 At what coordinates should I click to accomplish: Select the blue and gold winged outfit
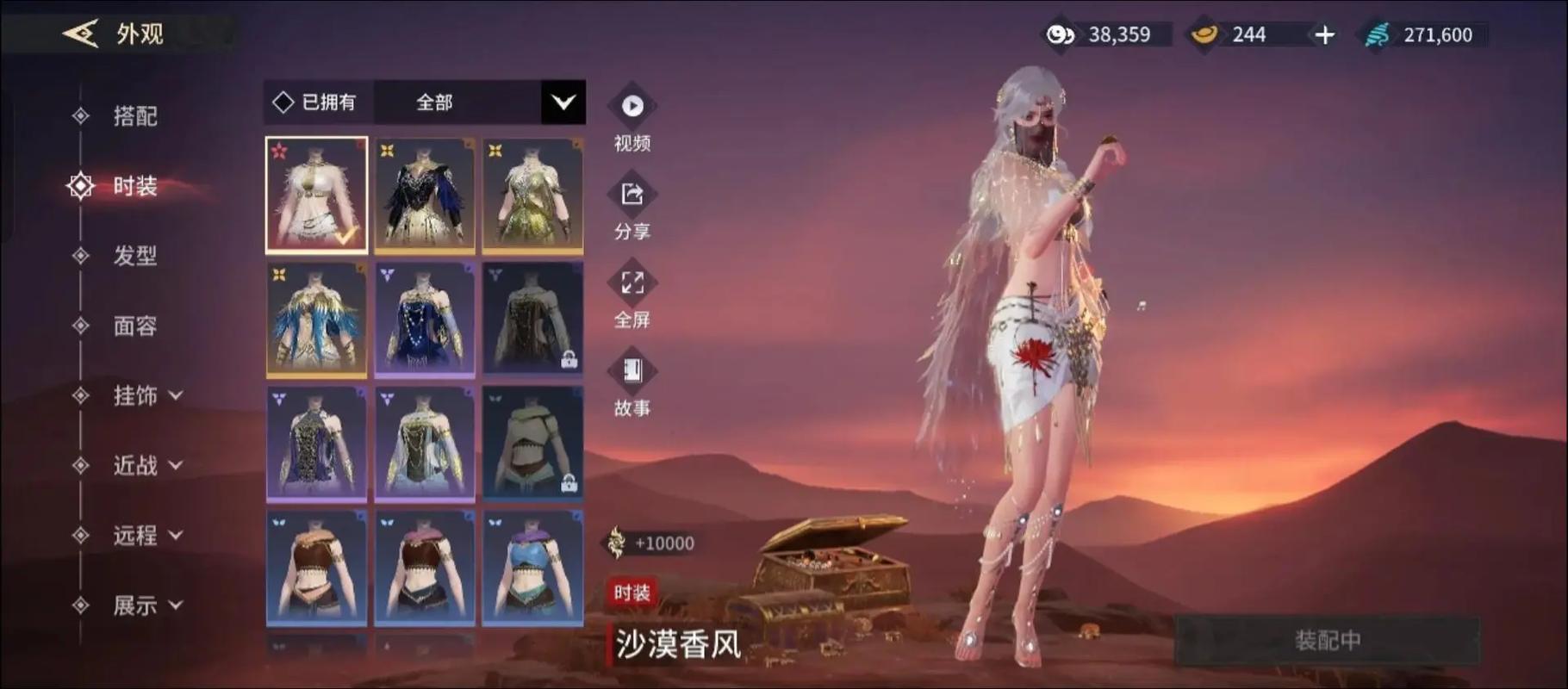click(316, 320)
